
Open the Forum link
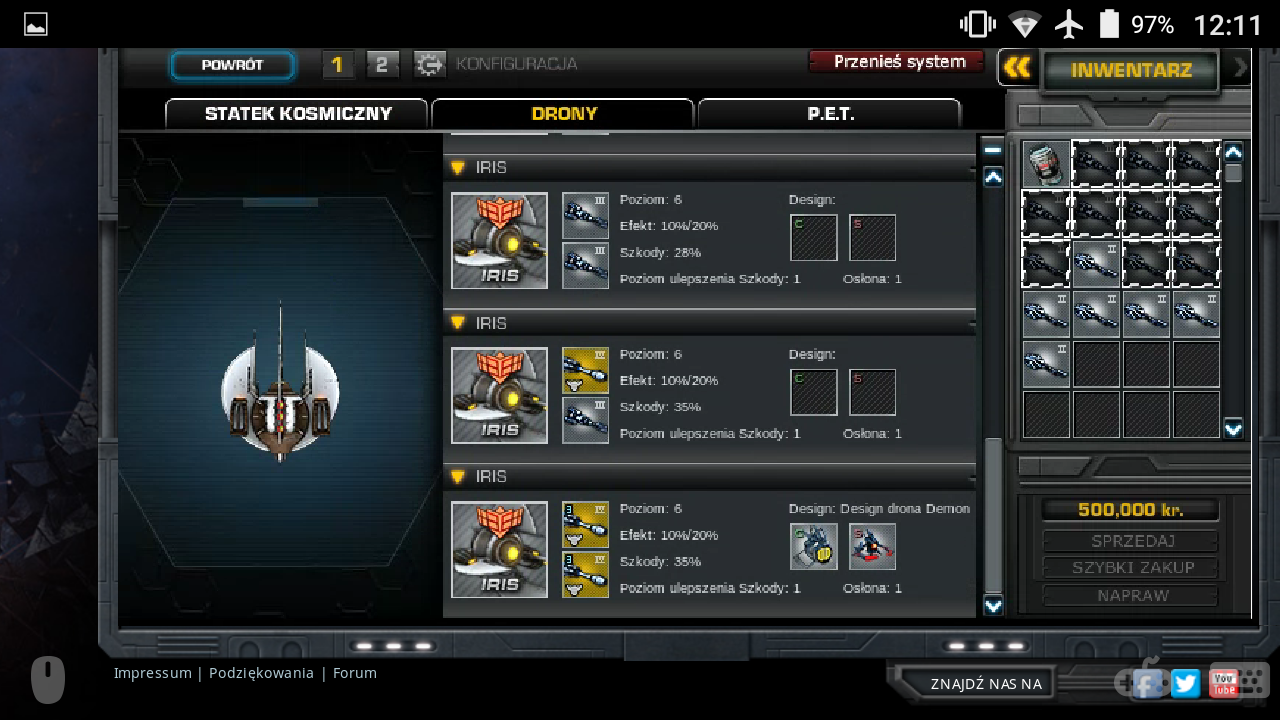[x=355, y=673]
